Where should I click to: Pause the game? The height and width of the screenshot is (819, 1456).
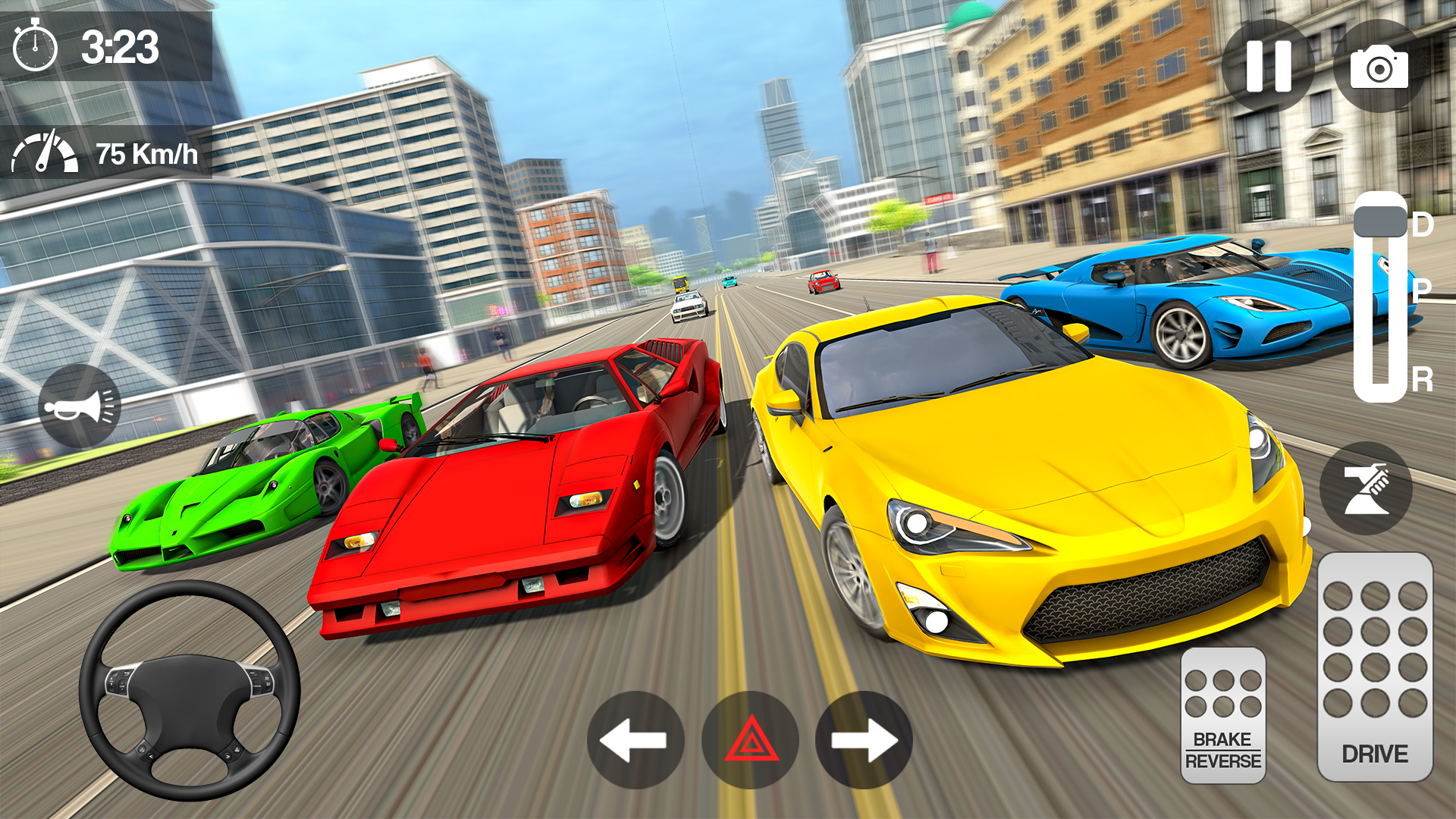click(1269, 67)
